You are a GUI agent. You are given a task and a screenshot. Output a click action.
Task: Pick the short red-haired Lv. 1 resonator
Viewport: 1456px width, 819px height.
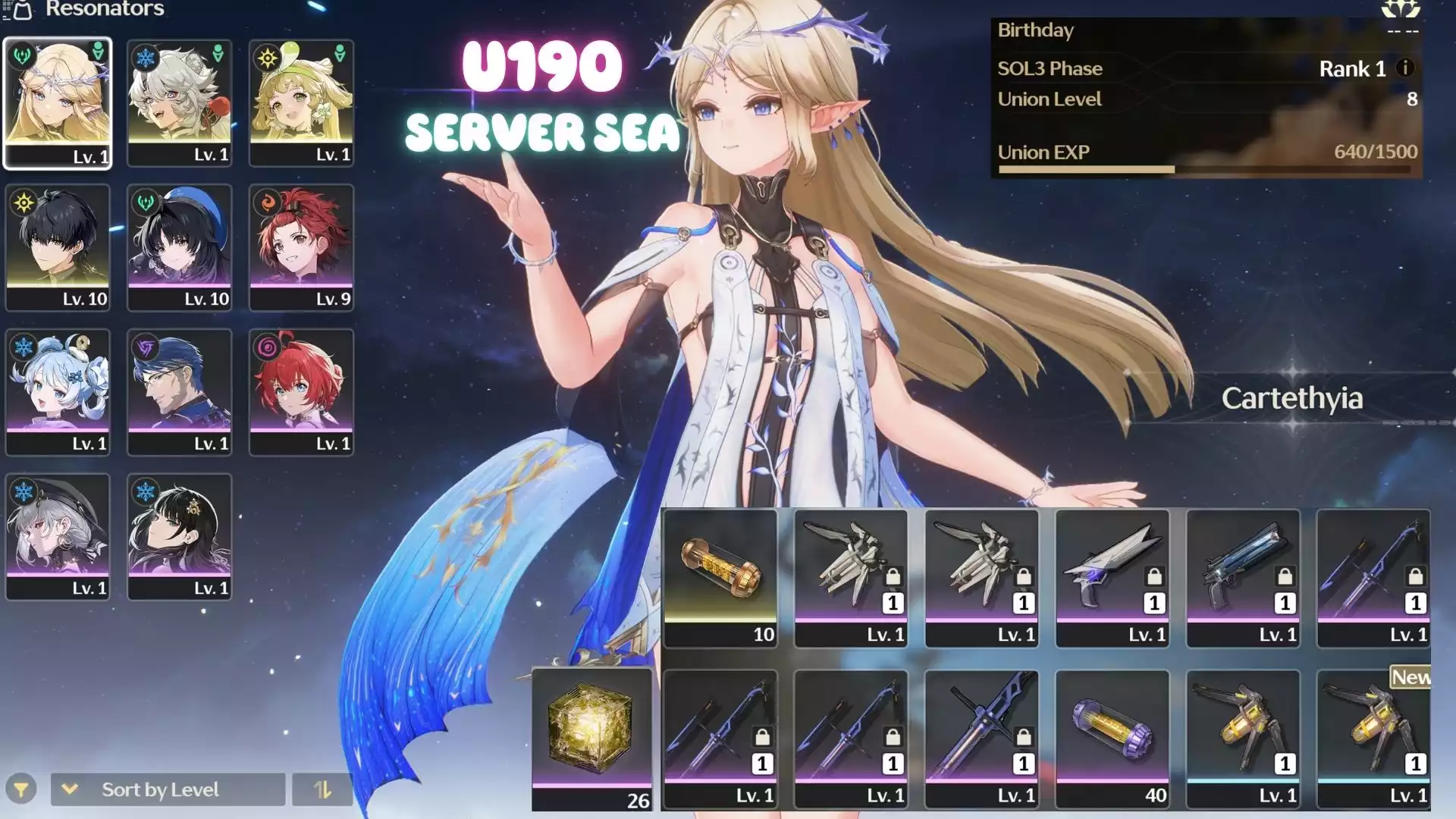click(x=302, y=392)
